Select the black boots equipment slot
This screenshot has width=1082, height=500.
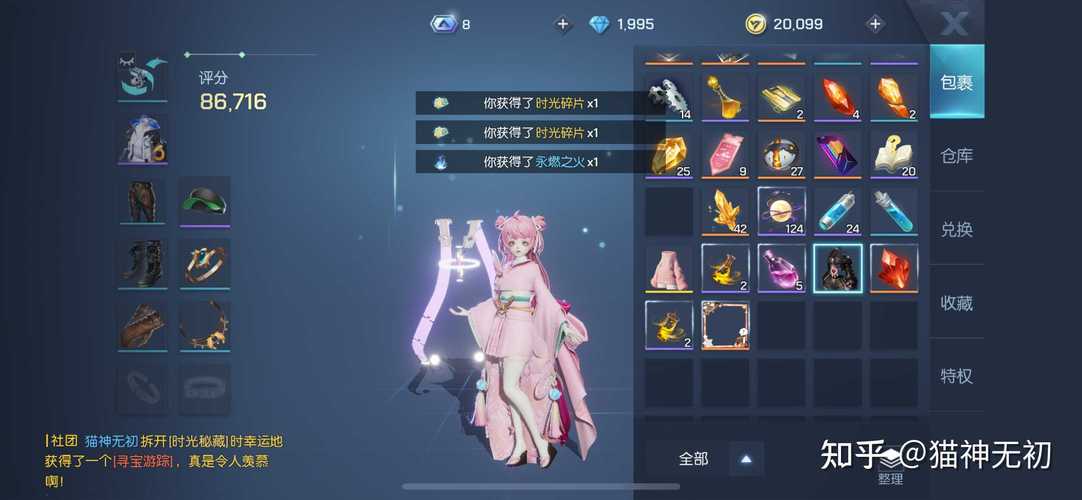tap(142, 263)
